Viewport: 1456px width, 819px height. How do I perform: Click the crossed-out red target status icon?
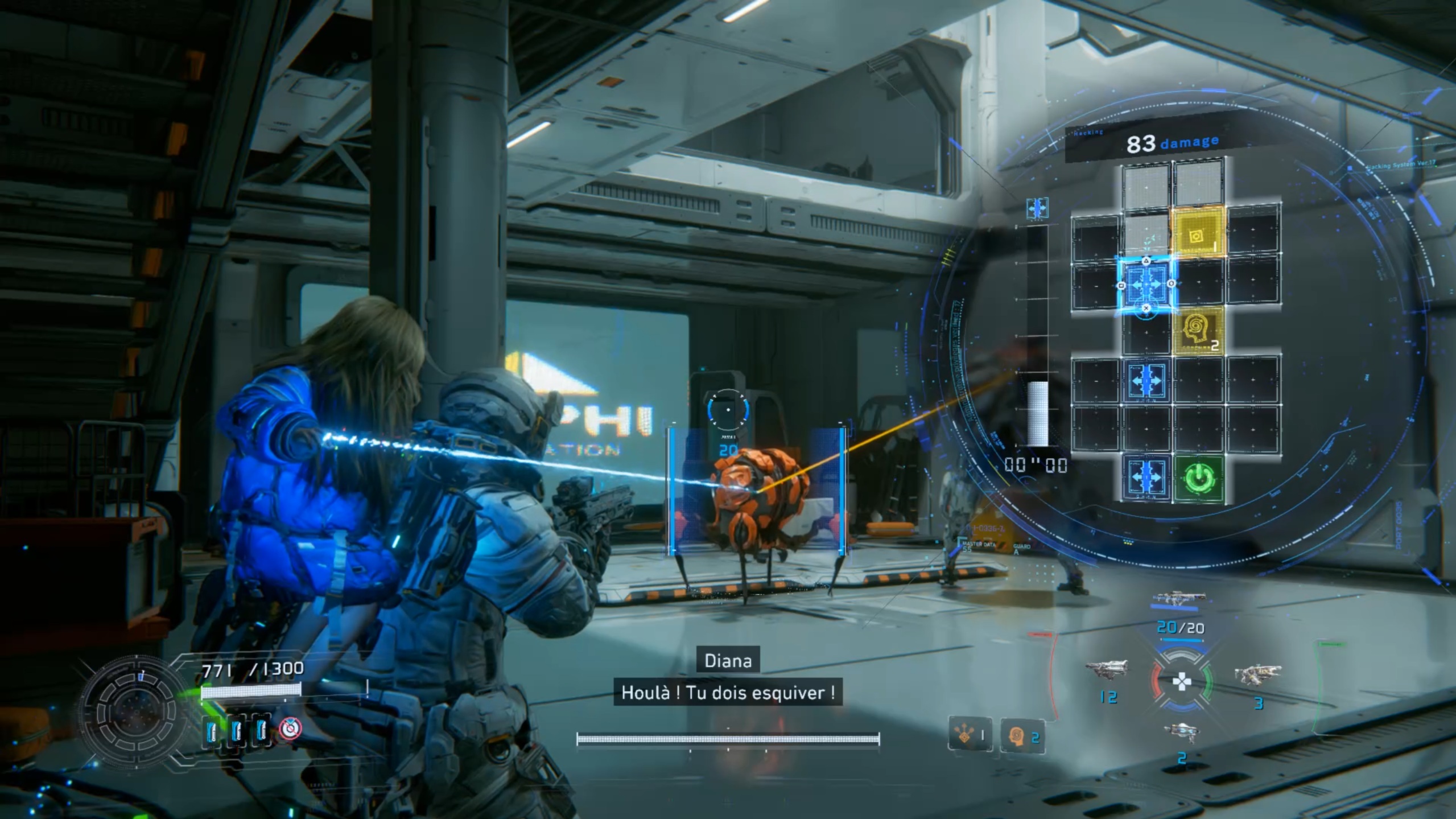pyautogui.click(x=290, y=728)
